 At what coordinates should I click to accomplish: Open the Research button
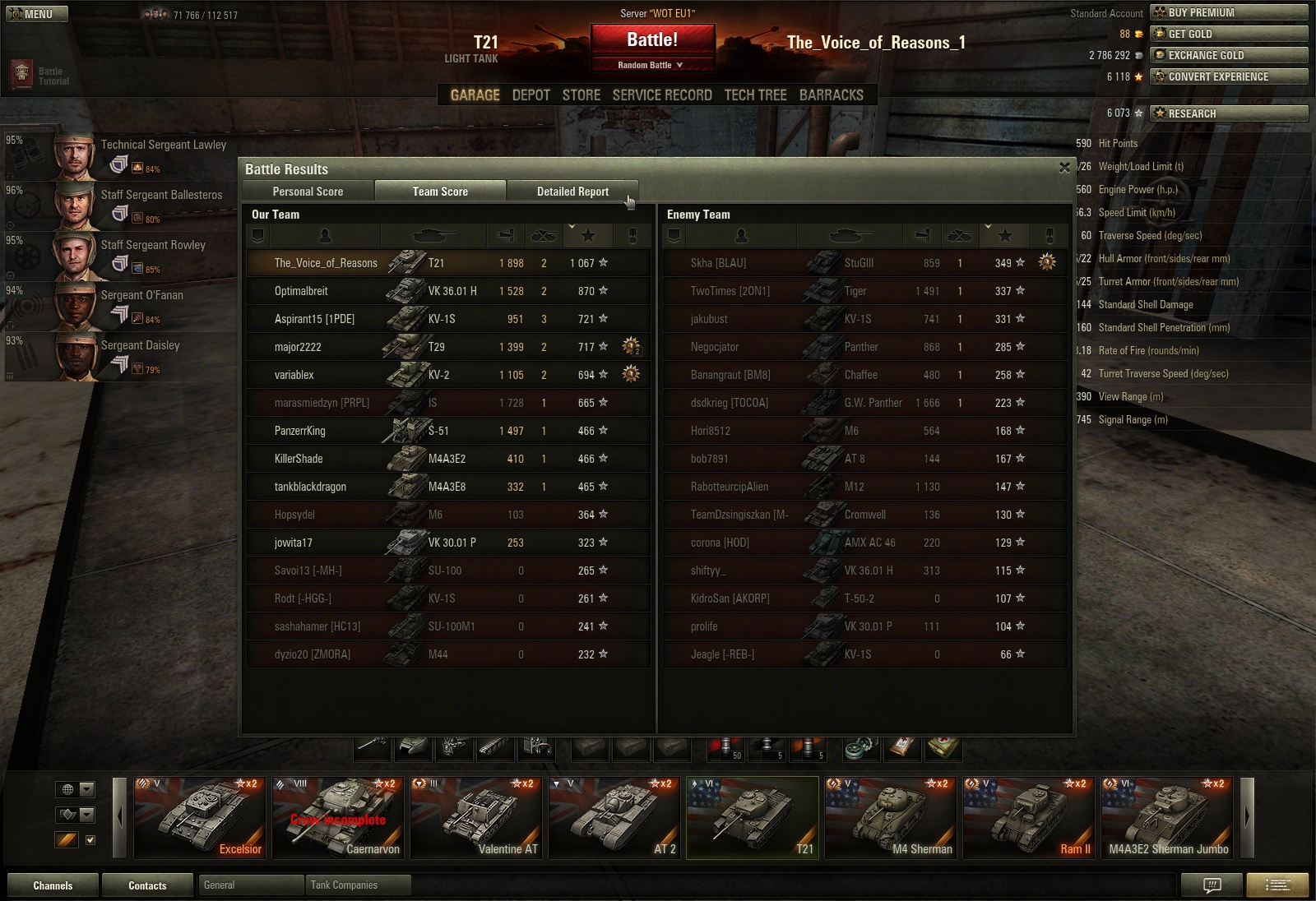point(1229,113)
